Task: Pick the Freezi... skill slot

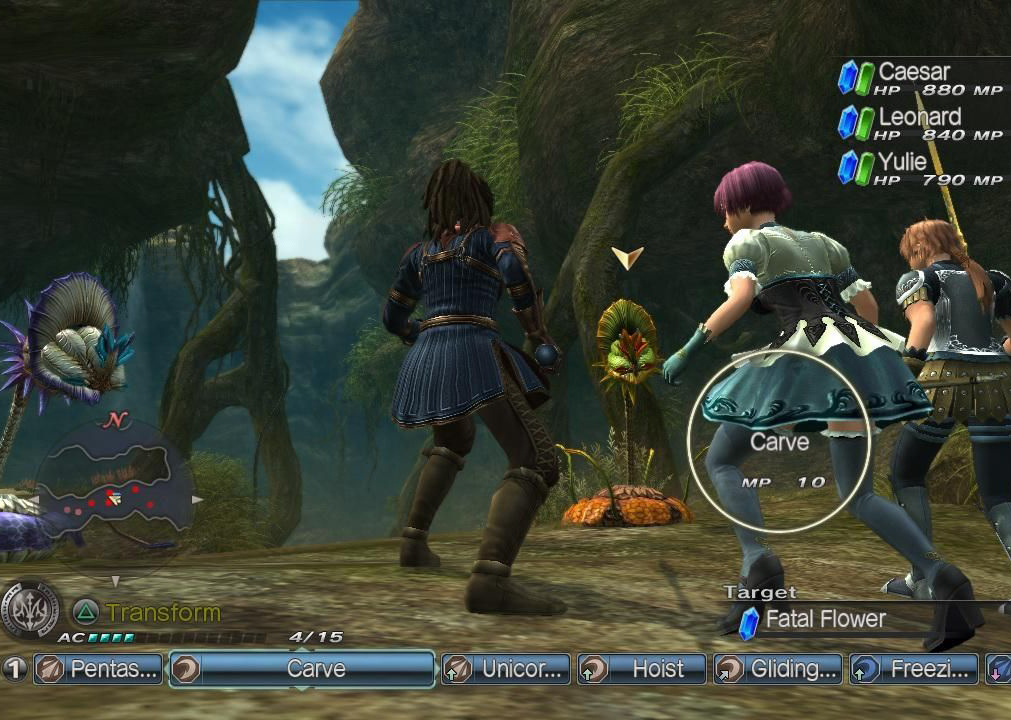Action: (x=914, y=668)
